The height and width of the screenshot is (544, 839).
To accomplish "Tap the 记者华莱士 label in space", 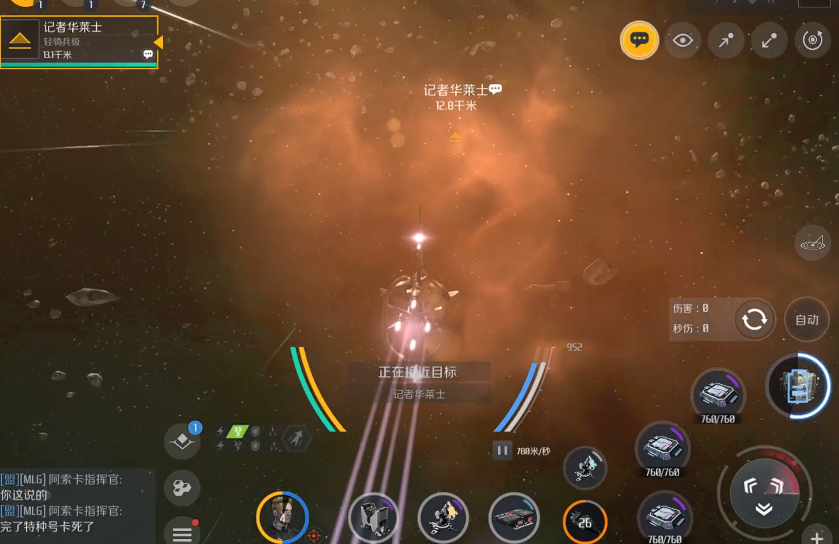I will point(456,90).
